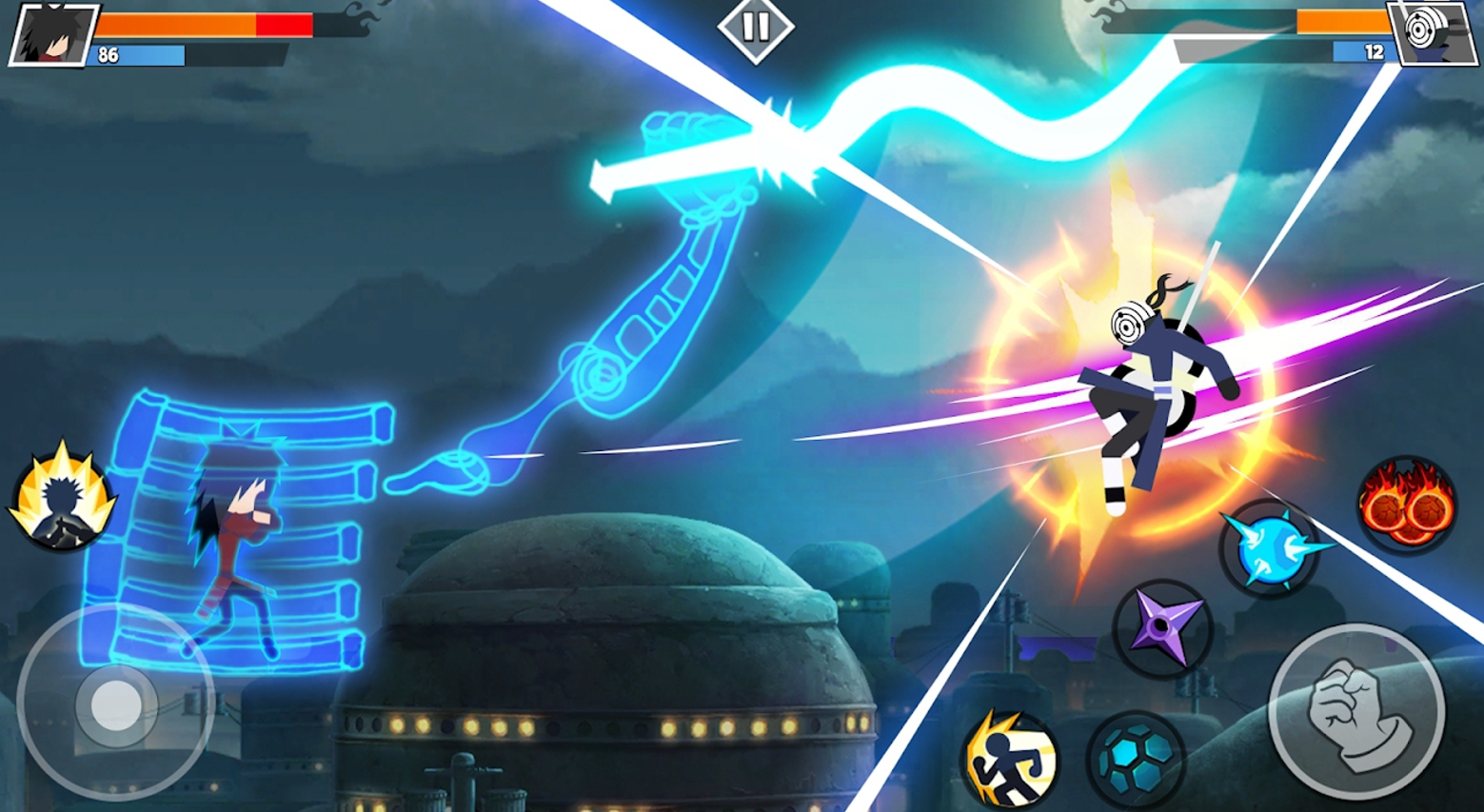Screen dimensions: 1484x812
Task: Activate the teal hexagon shield skill
Action: (x=1135, y=759)
